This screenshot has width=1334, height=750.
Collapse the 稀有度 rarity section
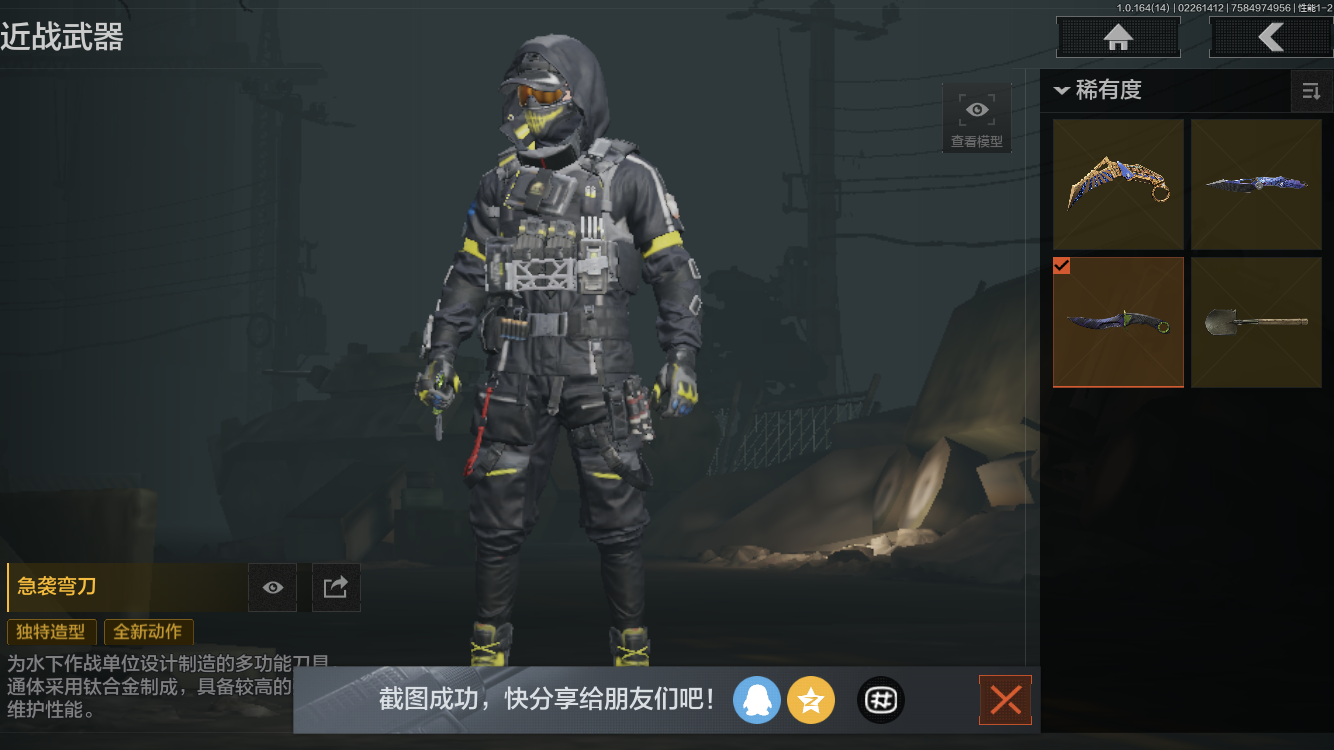pyautogui.click(x=1062, y=91)
